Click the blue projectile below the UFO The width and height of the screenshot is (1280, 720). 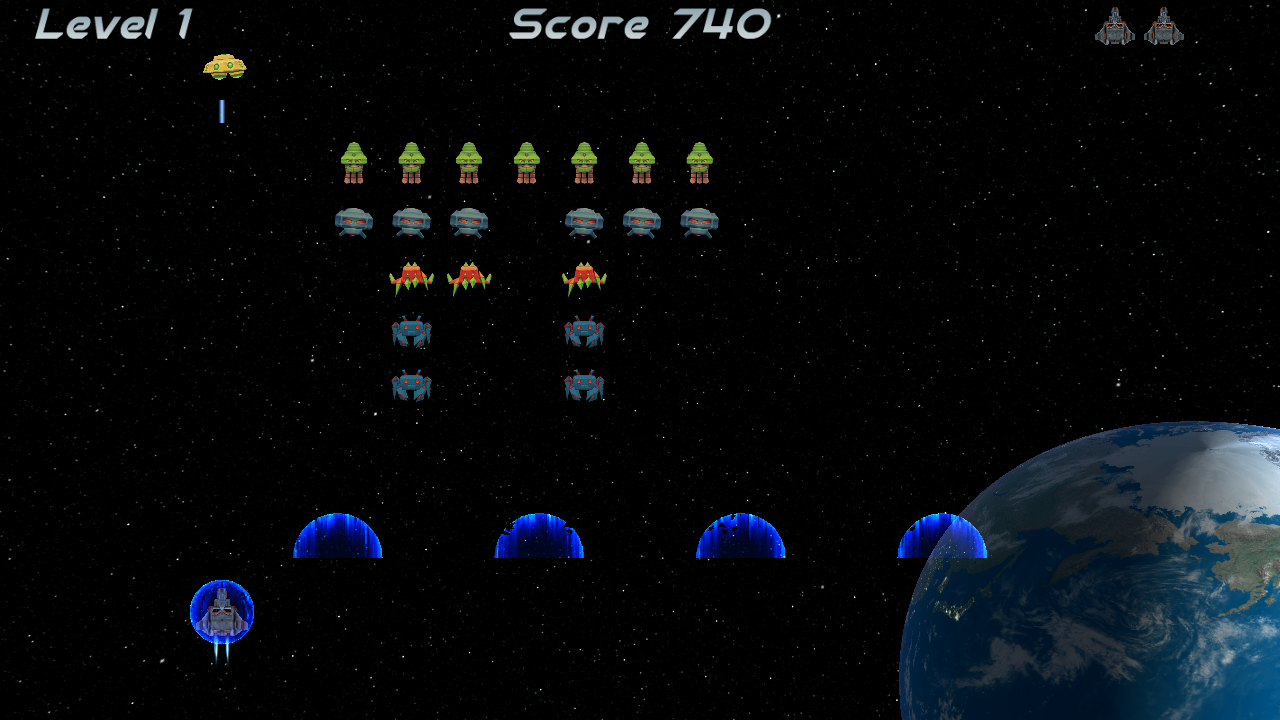pyautogui.click(x=220, y=112)
